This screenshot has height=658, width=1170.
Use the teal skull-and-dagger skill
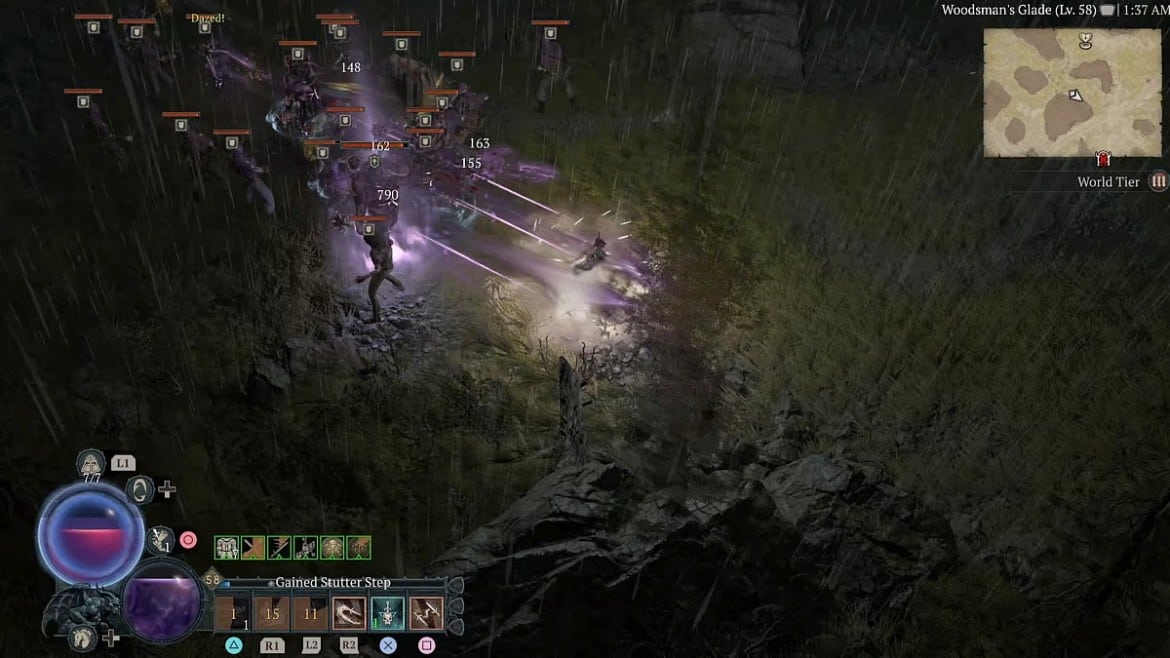point(388,613)
